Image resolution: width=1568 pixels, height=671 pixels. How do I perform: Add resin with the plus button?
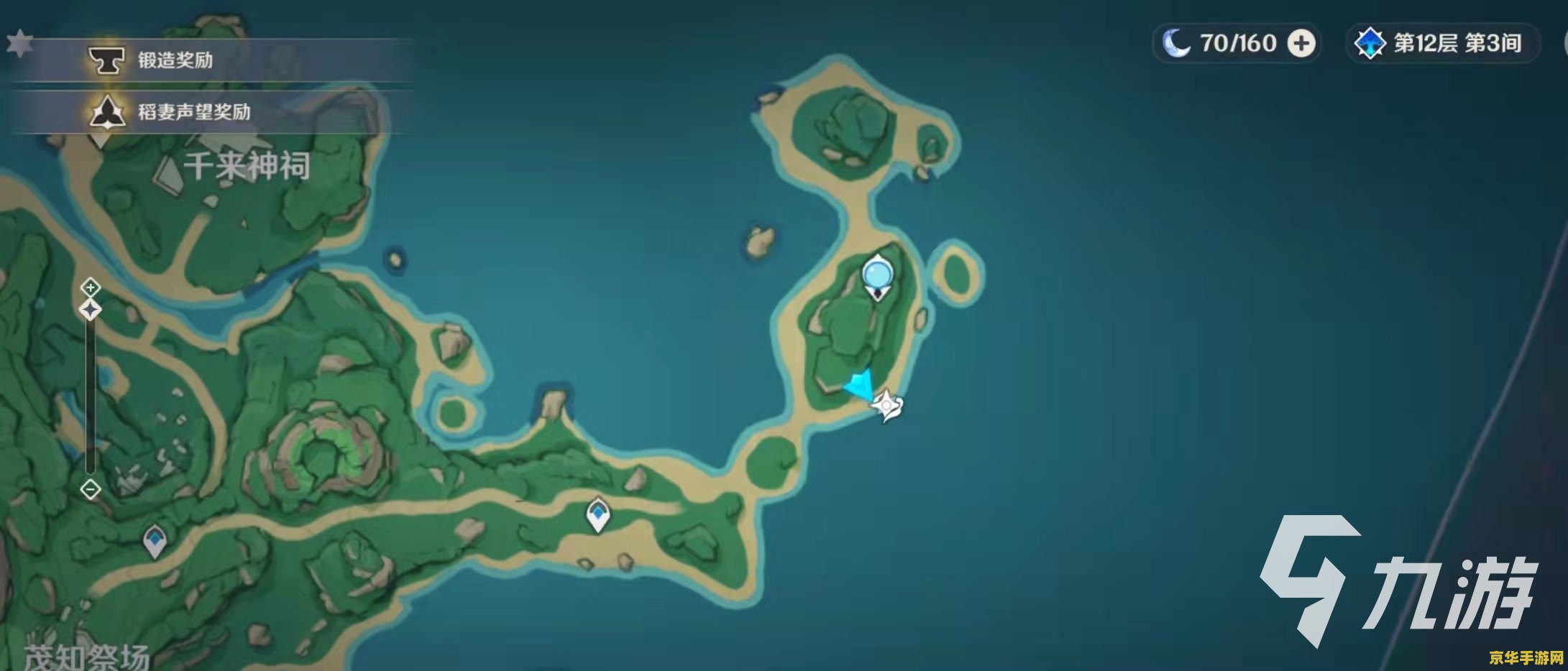[x=1301, y=44]
